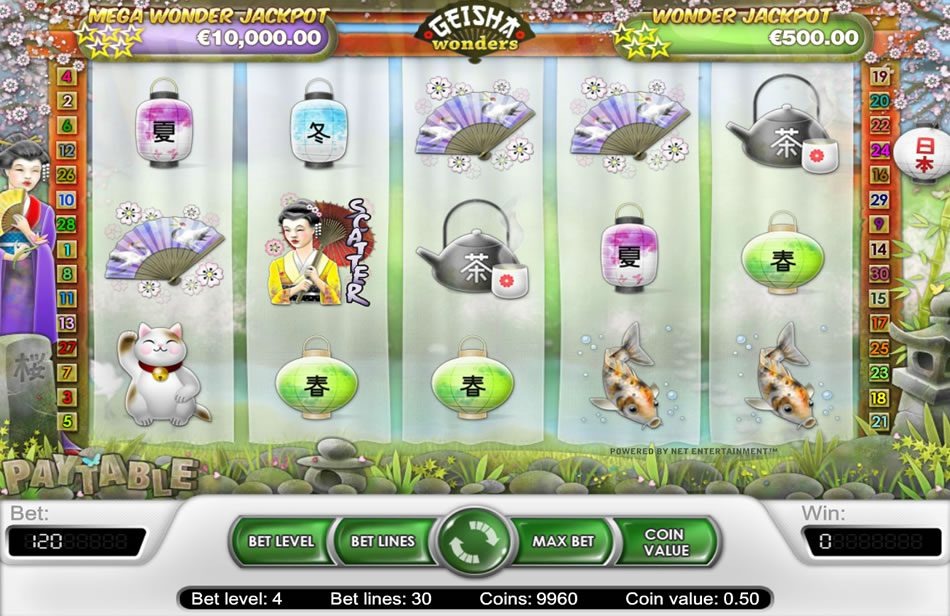Increase the Bet Level
This screenshot has height=616, width=950.
(281, 541)
